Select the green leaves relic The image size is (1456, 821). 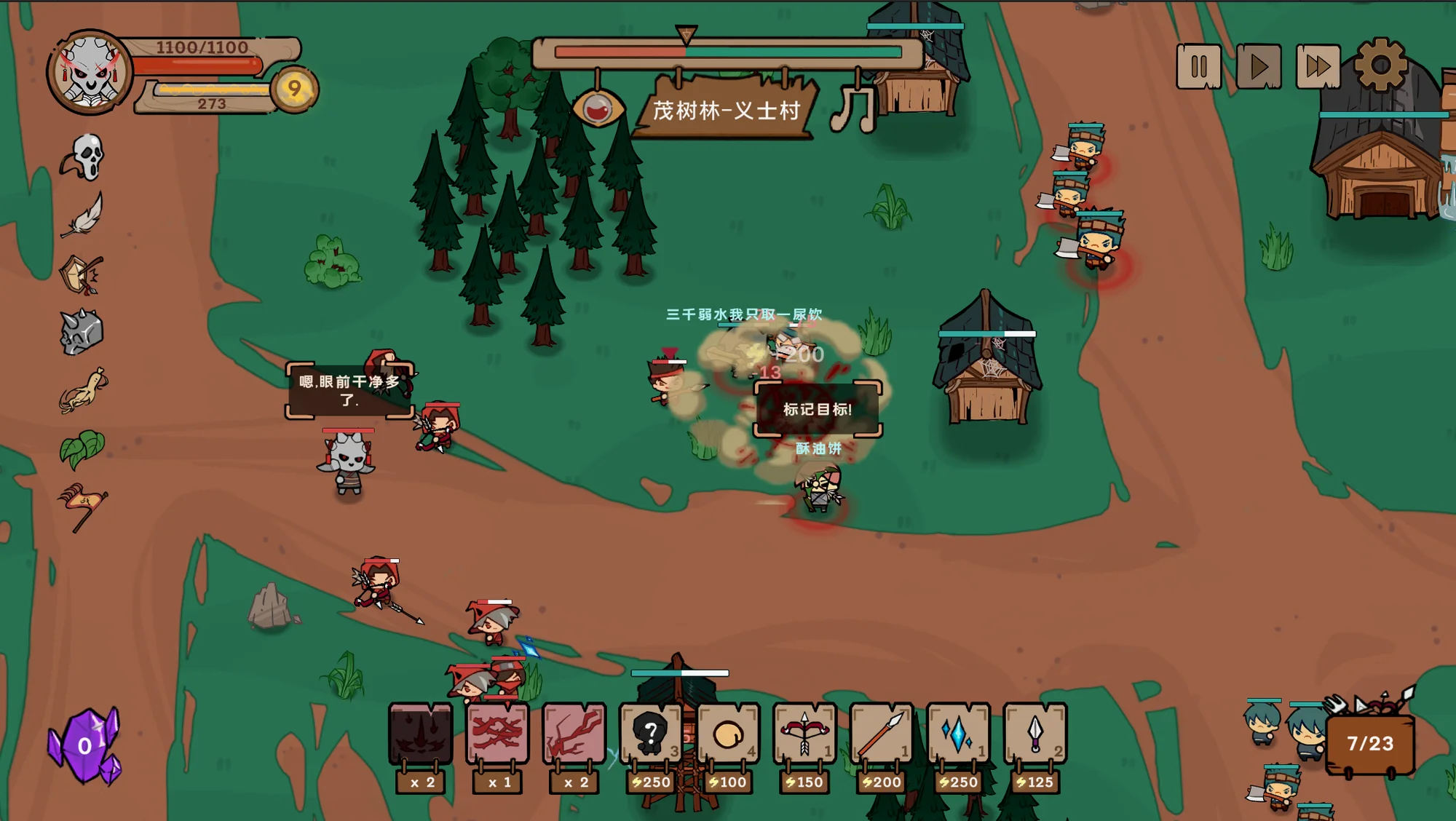82,448
